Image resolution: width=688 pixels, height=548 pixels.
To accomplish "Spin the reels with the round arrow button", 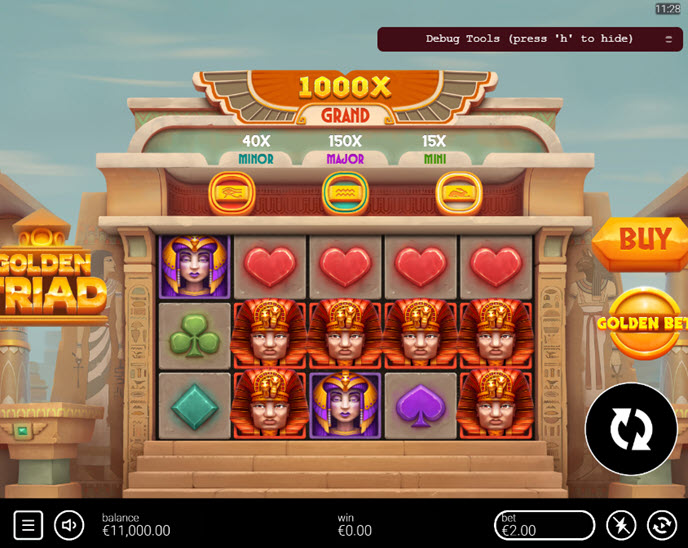I will [631, 429].
